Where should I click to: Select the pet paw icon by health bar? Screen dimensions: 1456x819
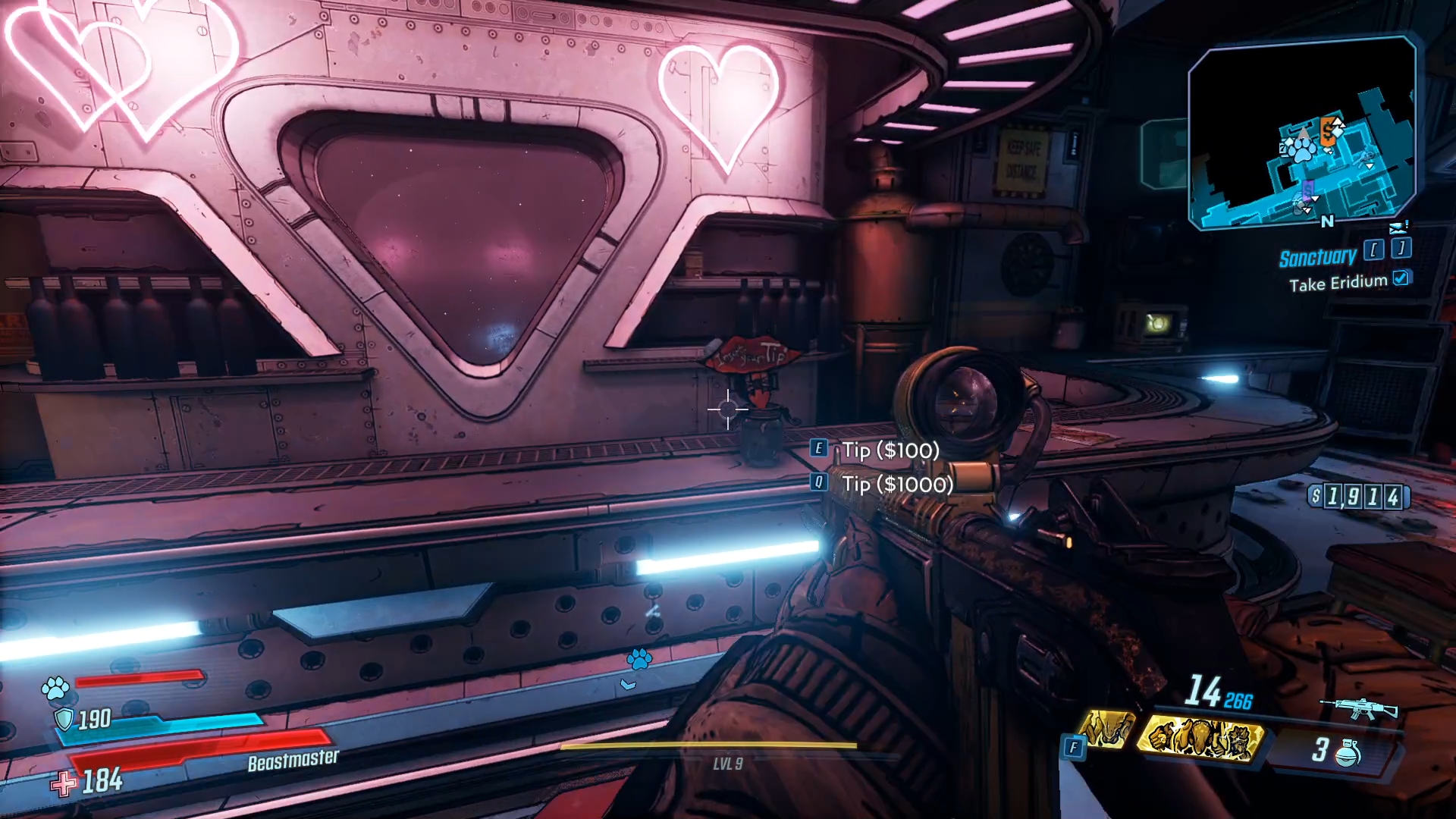(x=55, y=688)
